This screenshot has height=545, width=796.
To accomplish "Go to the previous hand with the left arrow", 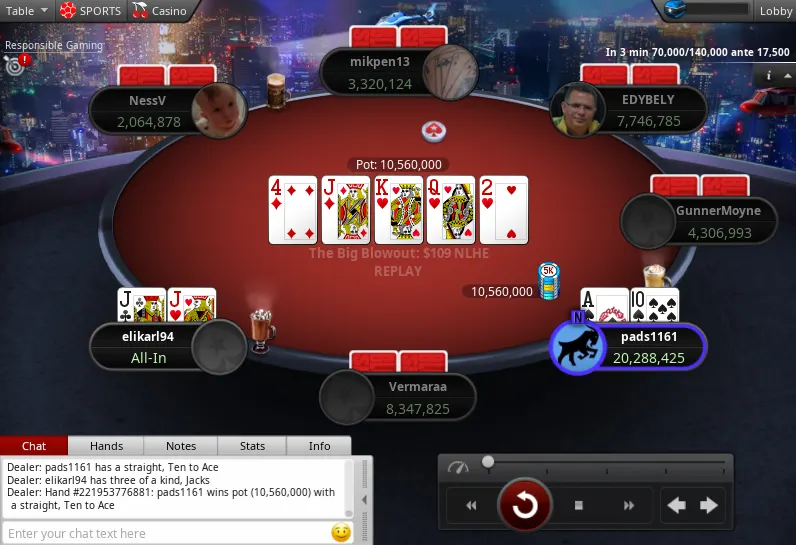I will coord(677,506).
